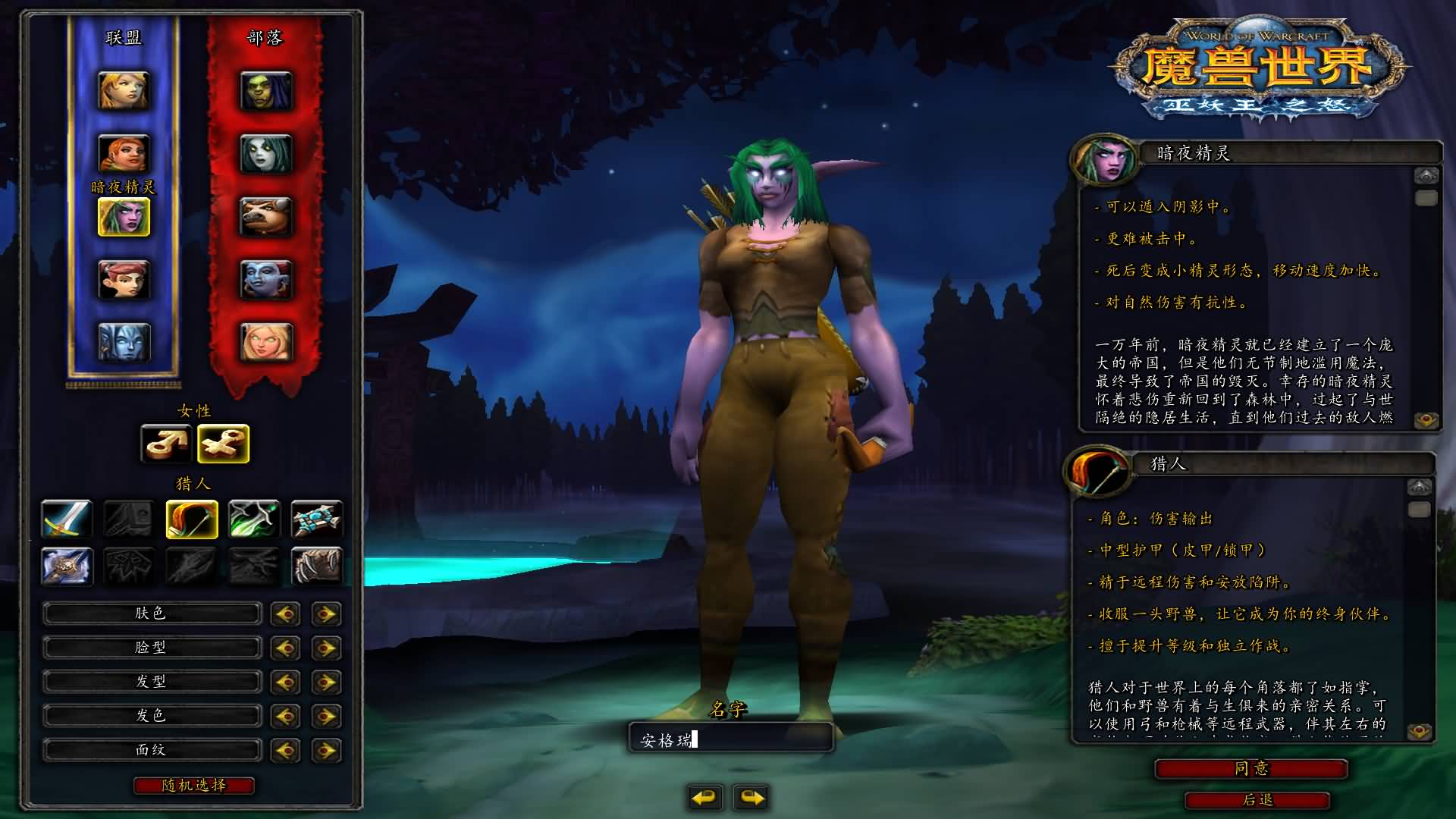
Task: Select the Druid class claw icon
Action: (x=316, y=566)
